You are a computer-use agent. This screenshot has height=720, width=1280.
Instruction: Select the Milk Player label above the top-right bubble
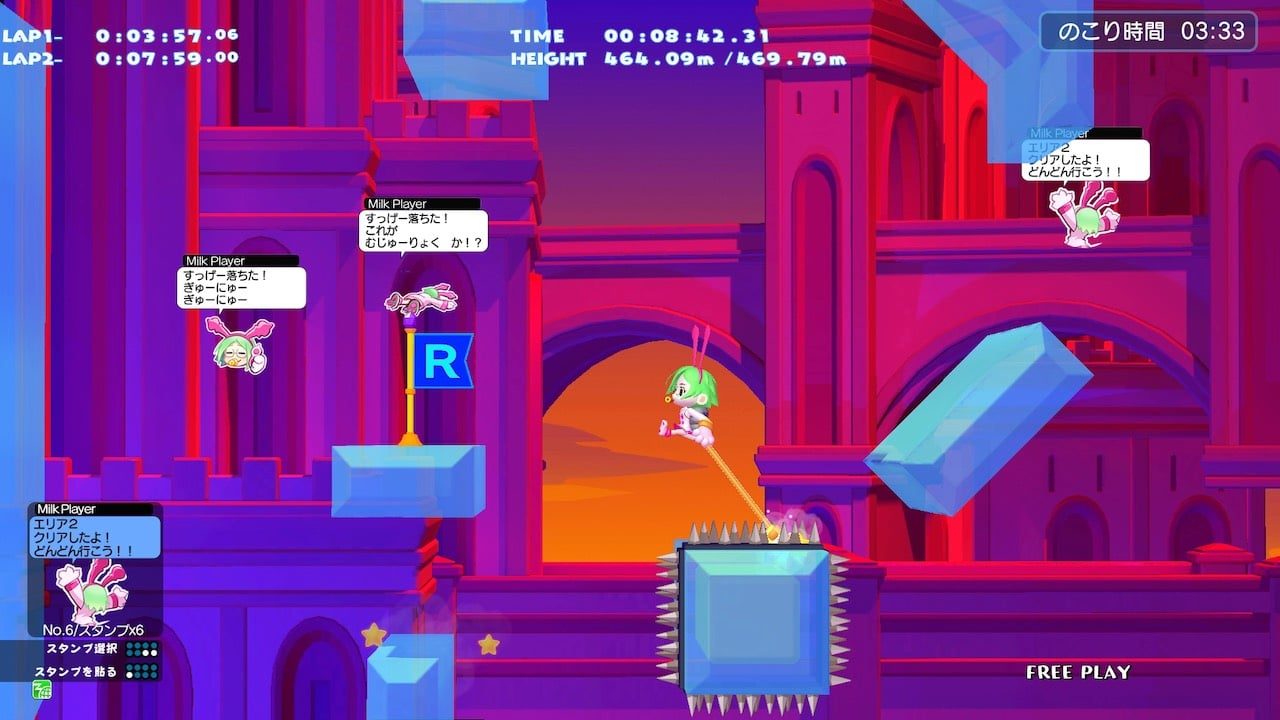tap(1058, 131)
